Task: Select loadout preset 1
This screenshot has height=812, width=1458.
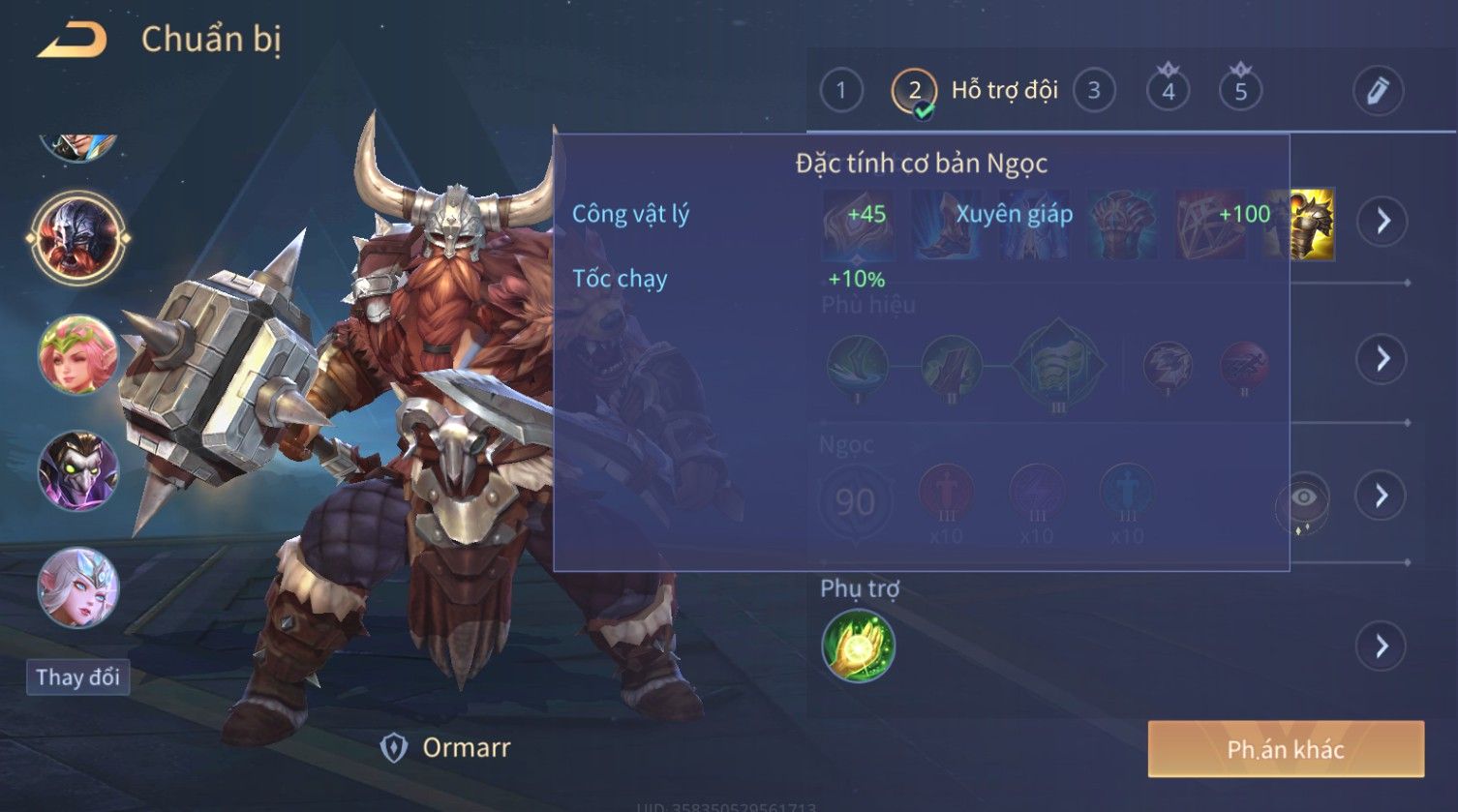Action: tap(840, 91)
